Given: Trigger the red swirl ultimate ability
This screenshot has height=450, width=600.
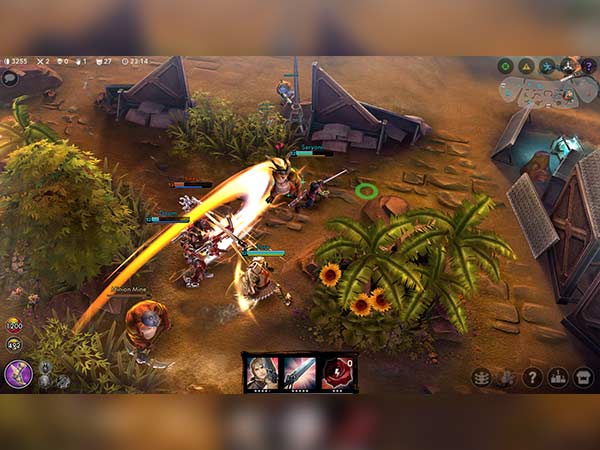Looking at the screenshot, I should [x=336, y=373].
